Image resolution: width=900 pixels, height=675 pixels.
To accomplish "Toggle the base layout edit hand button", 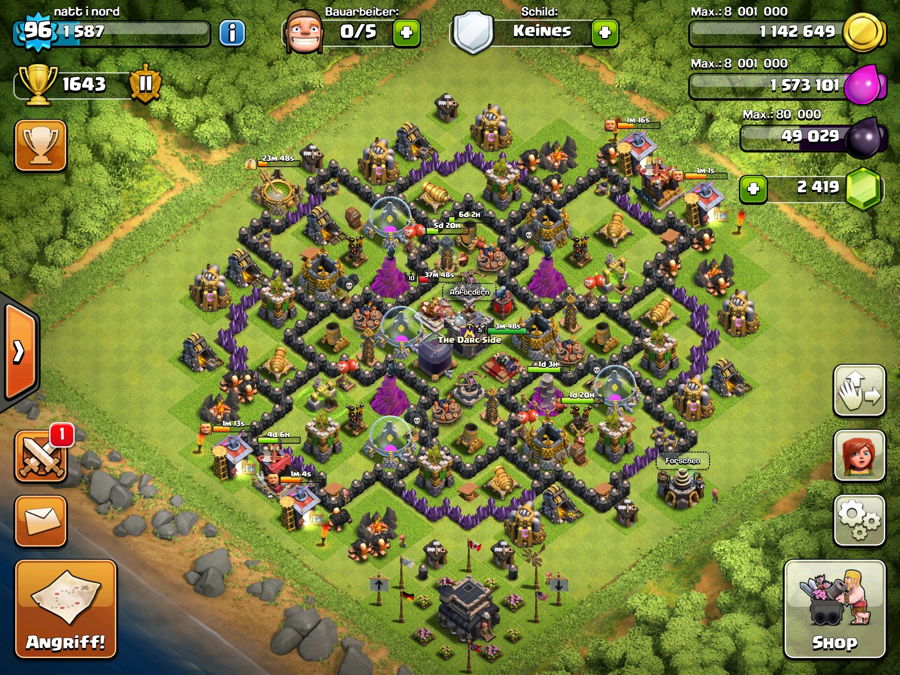I will (859, 391).
